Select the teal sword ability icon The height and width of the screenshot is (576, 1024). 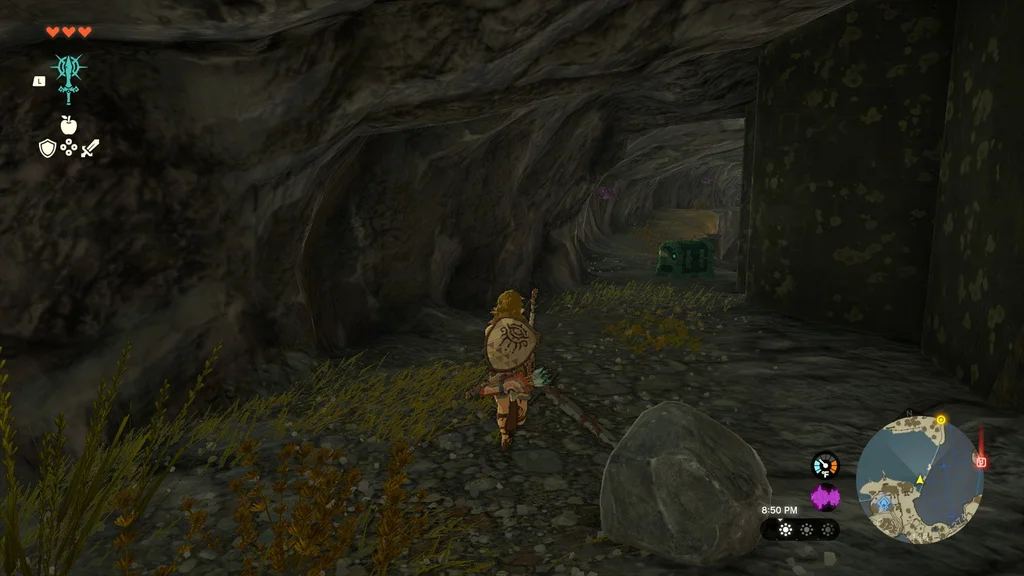(69, 76)
